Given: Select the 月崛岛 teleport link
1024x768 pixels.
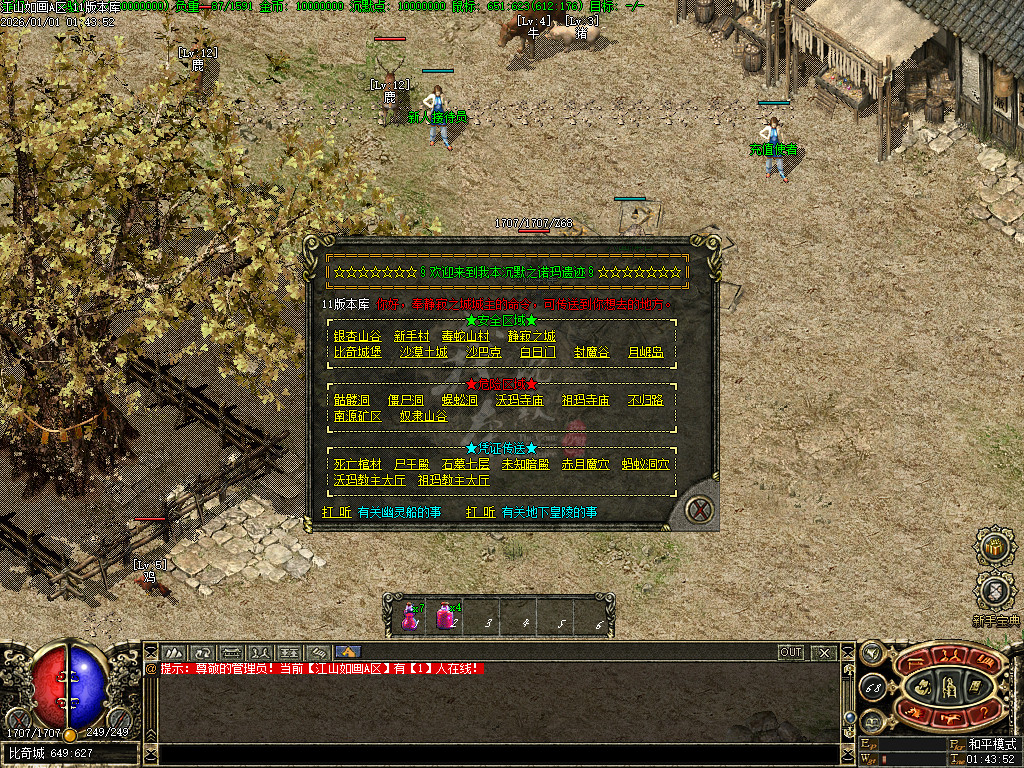Looking at the screenshot, I should (x=645, y=352).
